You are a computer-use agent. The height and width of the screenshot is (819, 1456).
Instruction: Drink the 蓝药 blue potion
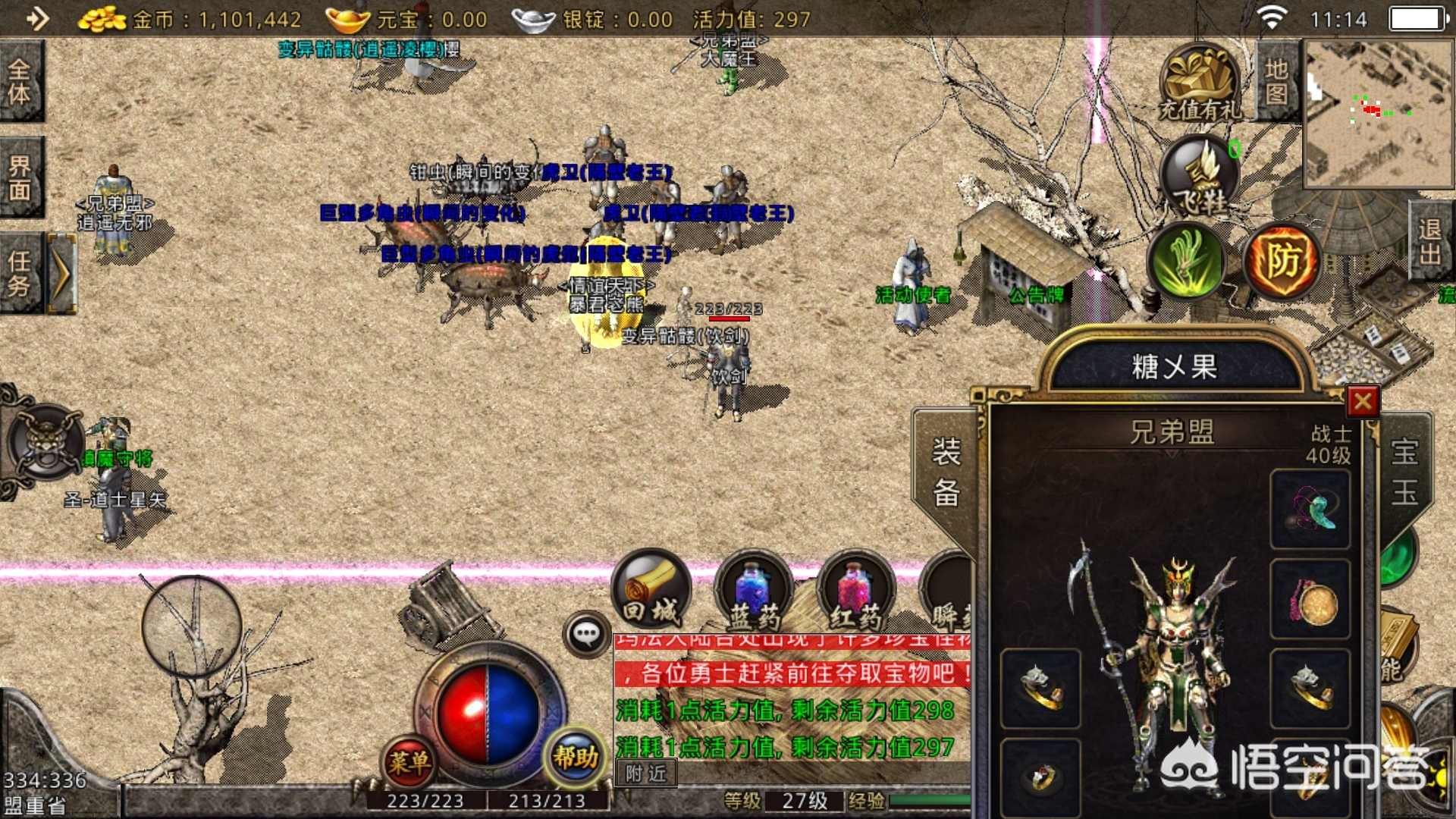pyautogui.click(x=754, y=593)
